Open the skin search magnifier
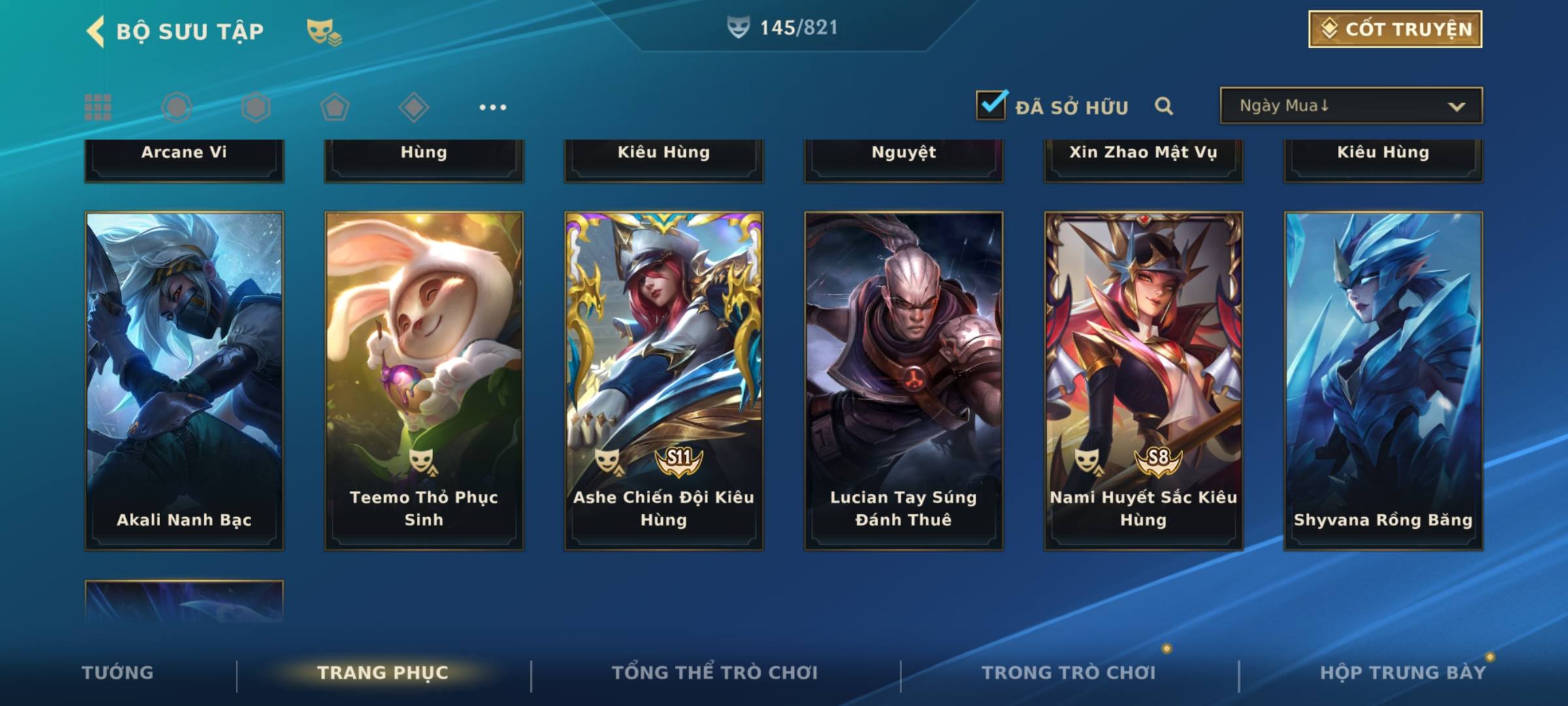The width and height of the screenshot is (1568, 706). point(1164,106)
